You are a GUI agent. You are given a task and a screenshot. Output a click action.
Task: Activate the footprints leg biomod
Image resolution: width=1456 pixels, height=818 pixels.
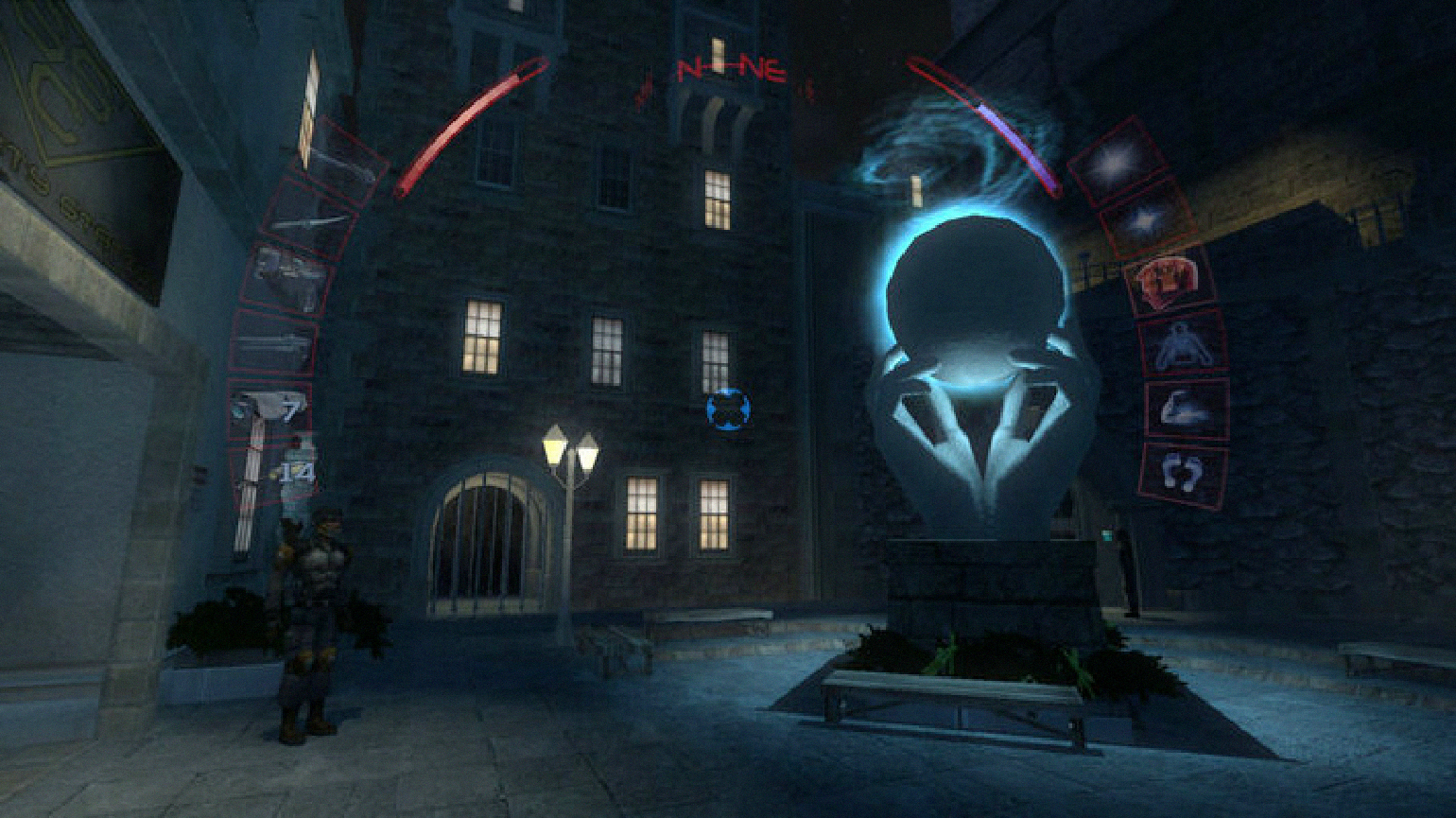pyautogui.click(x=1183, y=472)
